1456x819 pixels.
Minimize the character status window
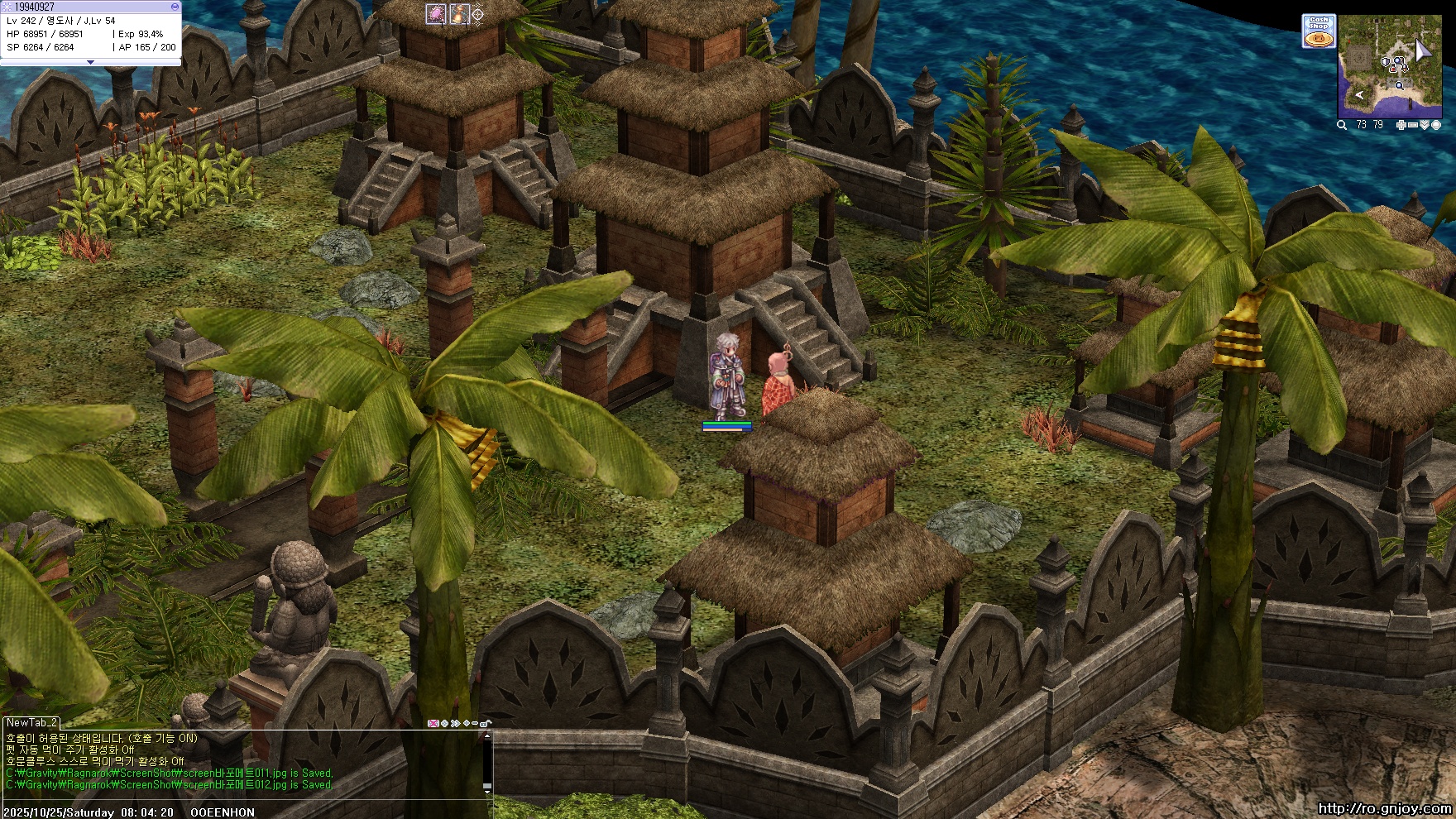coord(175,7)
